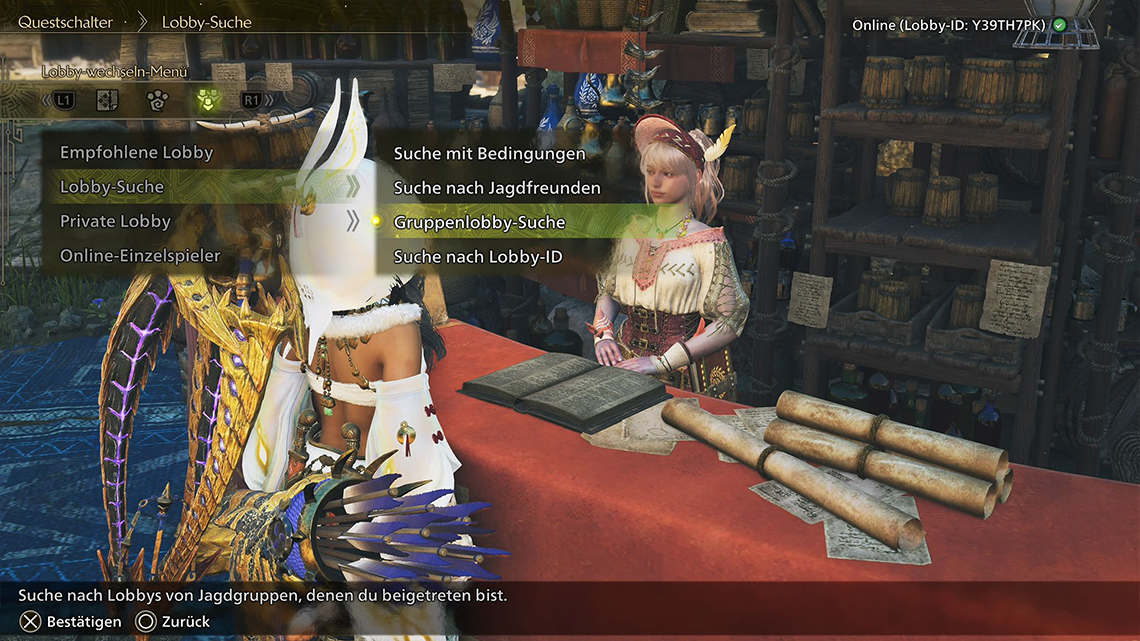The height and width of the screenshot is (641, 1140).
Task: Go back to Questschalter breadcrumb
Action: coord(65,22)
